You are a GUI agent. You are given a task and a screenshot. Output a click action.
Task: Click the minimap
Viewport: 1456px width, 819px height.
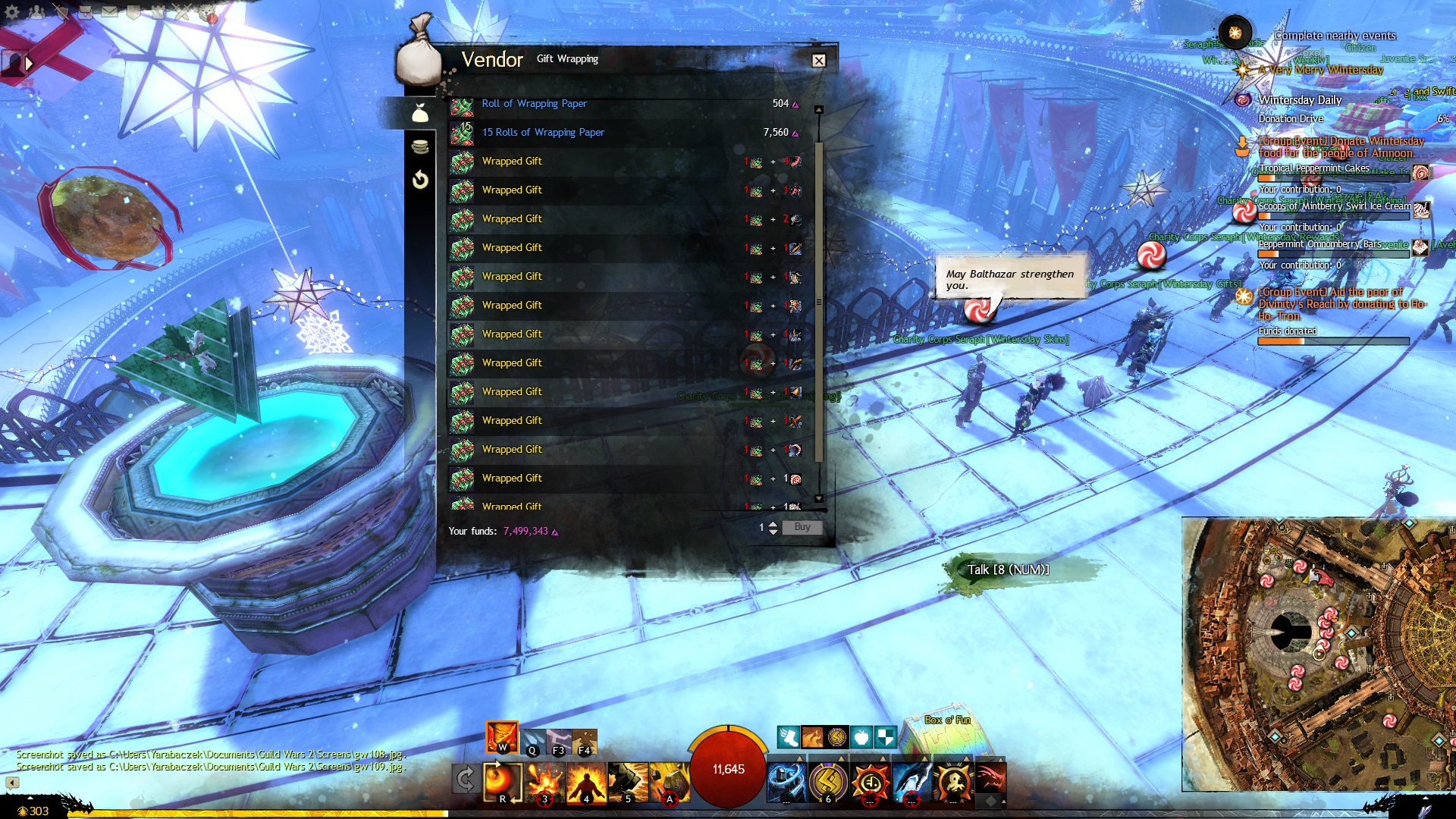click(1318, 654)
